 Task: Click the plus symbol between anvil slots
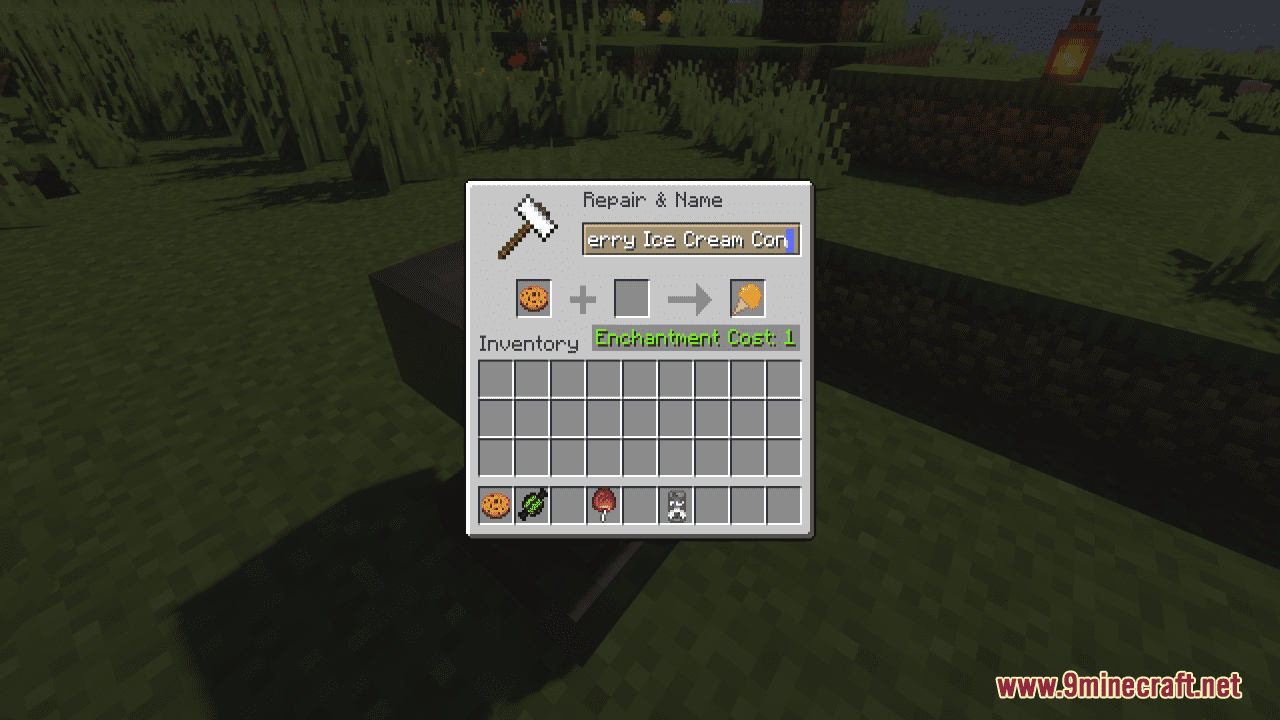pyautogui.click(x=583, y=298)
